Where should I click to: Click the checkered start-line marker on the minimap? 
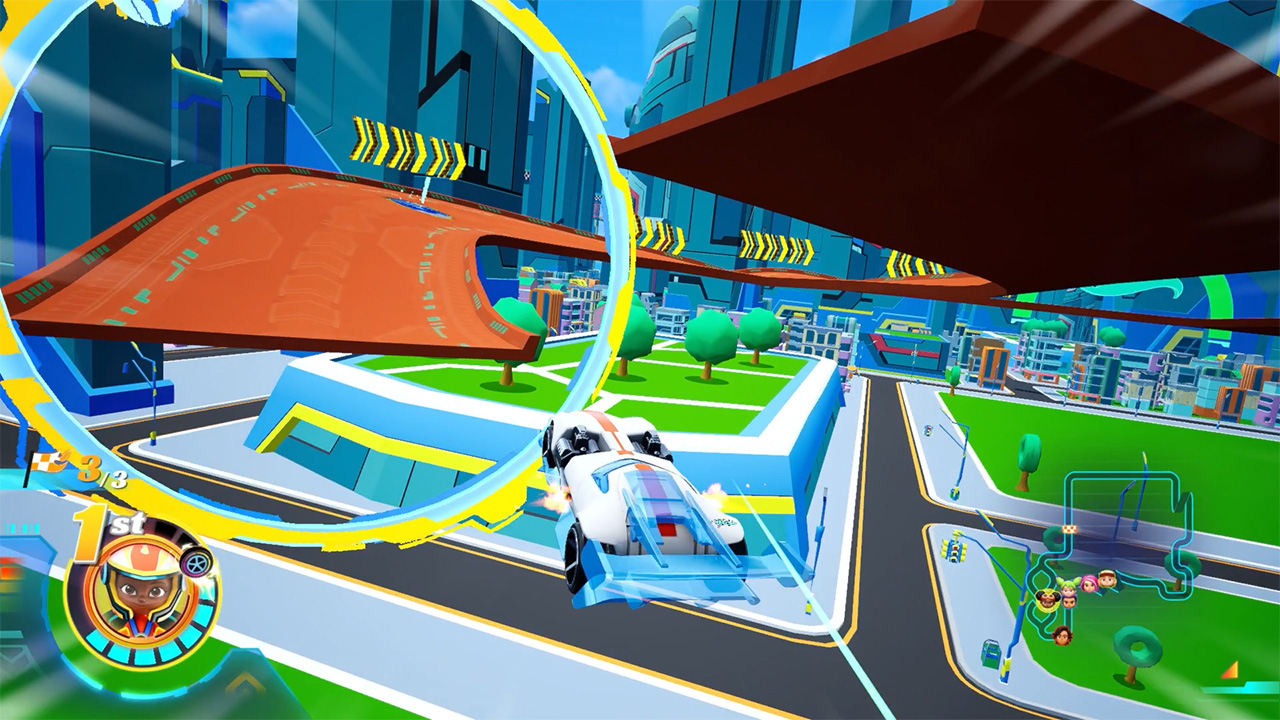1070,528
